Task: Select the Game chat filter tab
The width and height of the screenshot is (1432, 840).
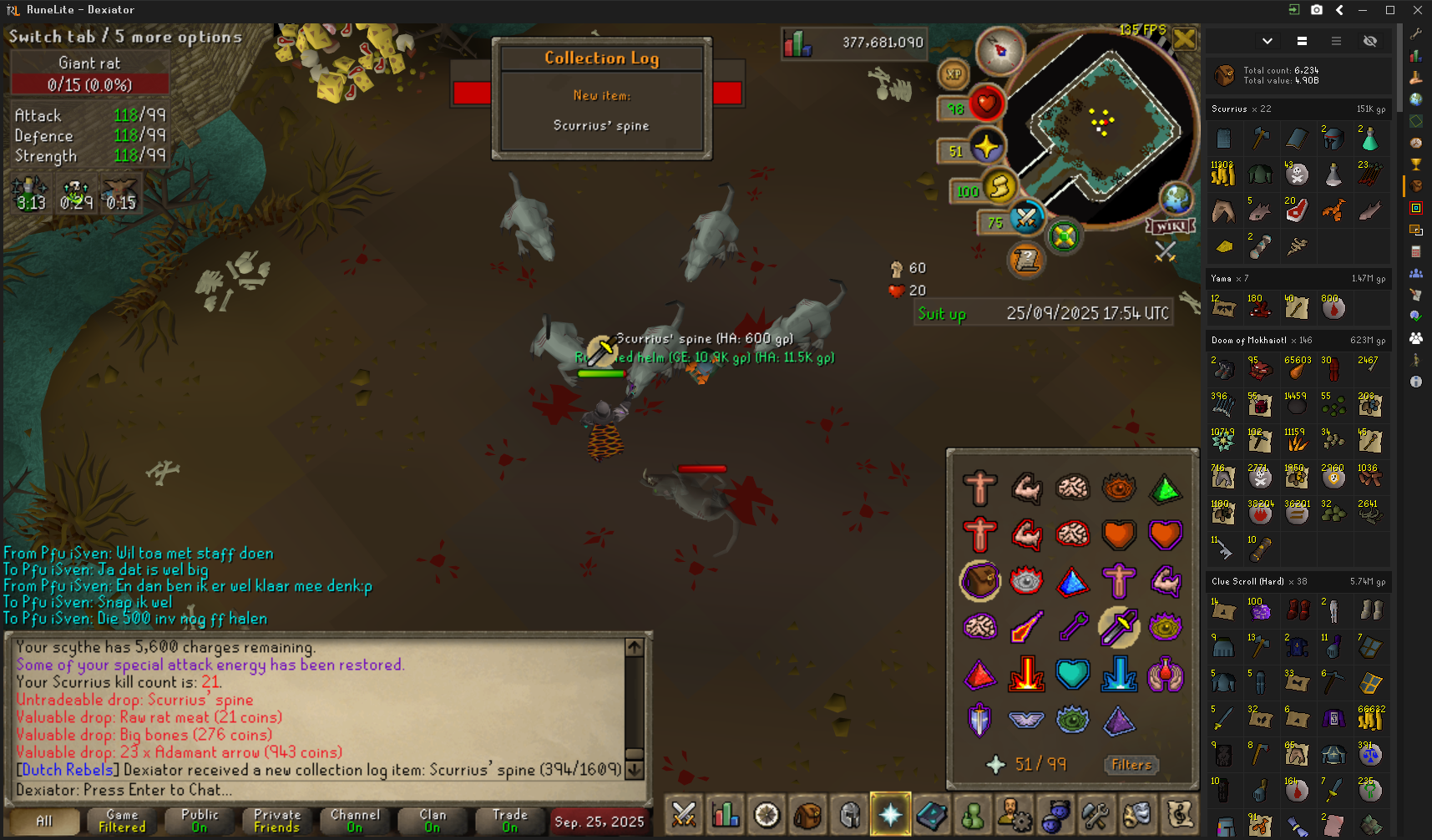Action: point(122,821)
